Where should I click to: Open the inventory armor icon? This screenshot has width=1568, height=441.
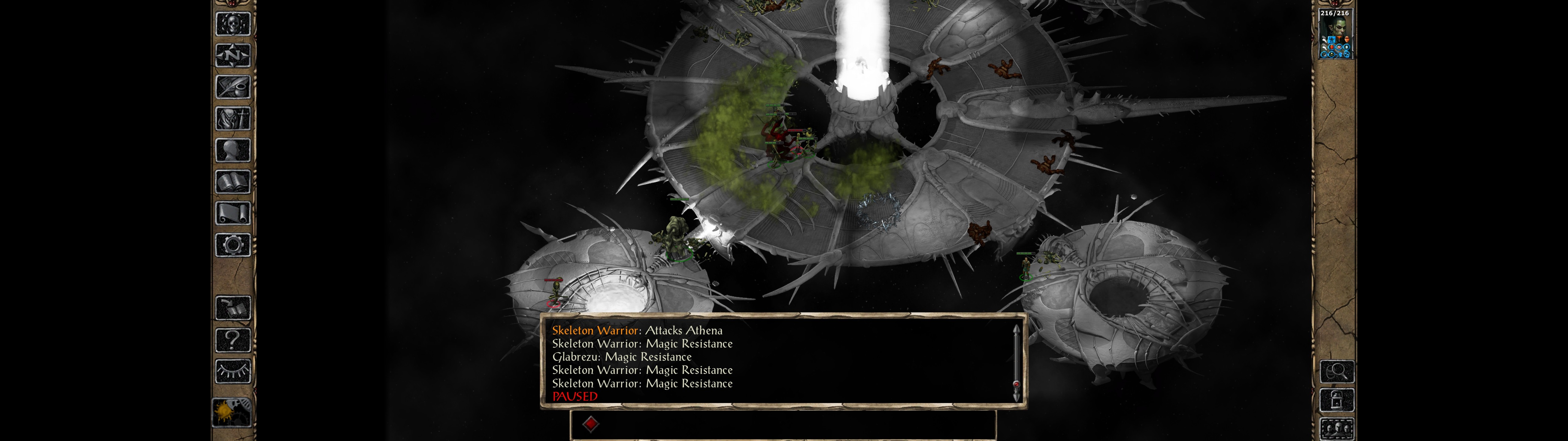(232, 118)
